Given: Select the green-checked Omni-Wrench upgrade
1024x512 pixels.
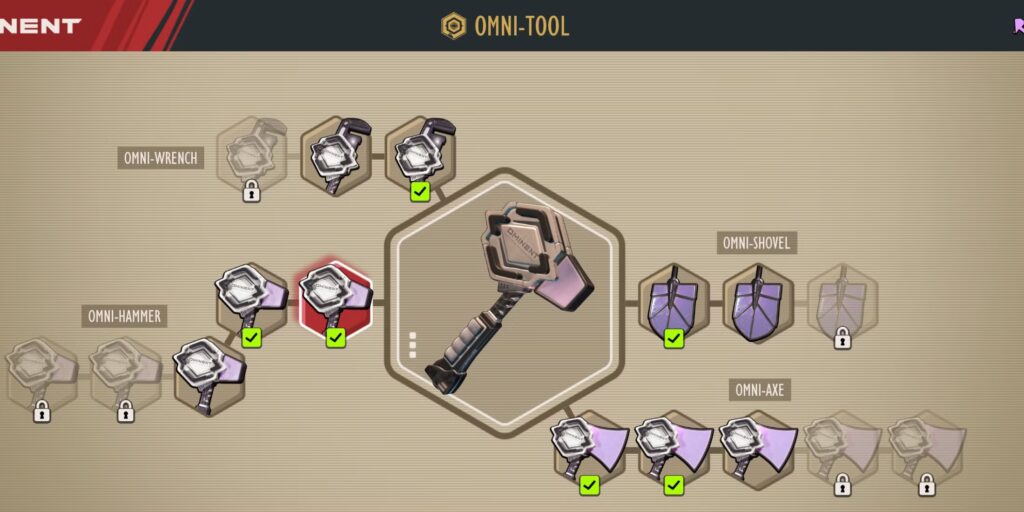Looking at the screenshot, I should (x=420, y=157).
